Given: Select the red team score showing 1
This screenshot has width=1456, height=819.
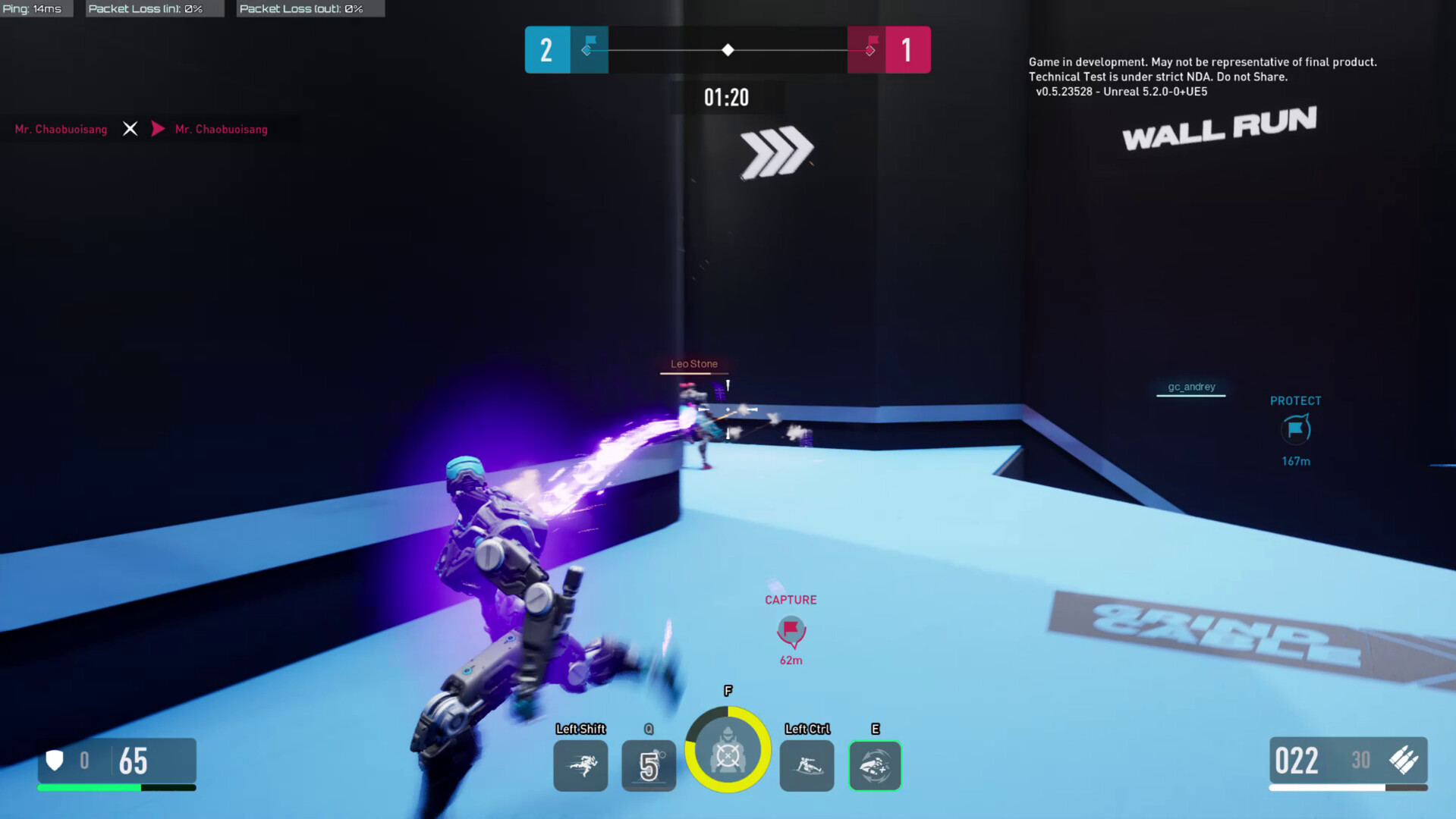Looking at the screenshot, I should pyautogui.click(x=907, y=49).
